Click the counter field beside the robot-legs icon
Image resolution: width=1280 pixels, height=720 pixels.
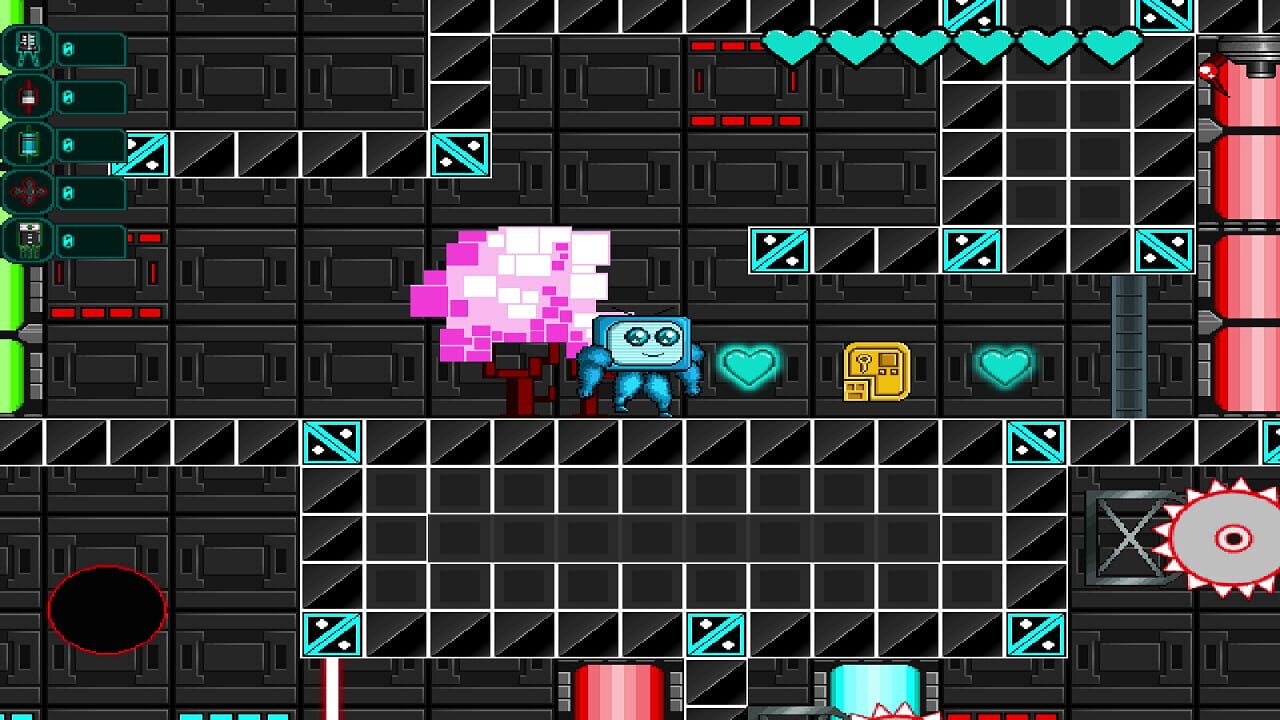point(90,47)
